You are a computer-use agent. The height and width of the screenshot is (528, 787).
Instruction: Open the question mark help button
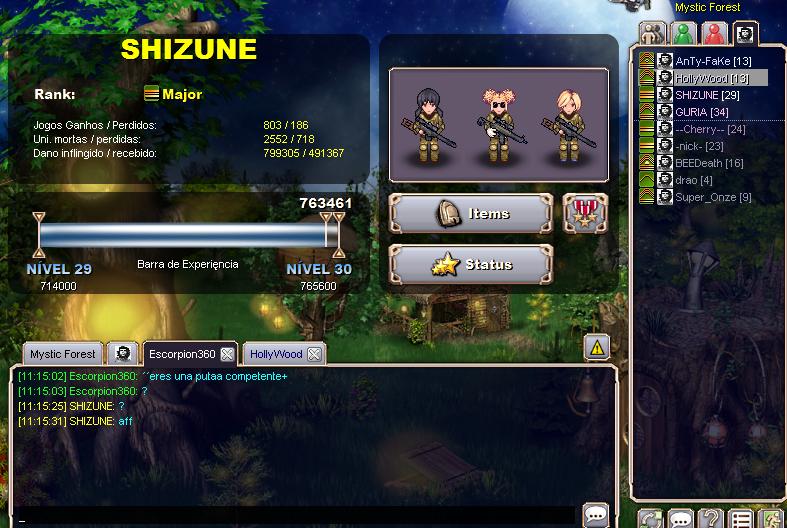coord(710,519)
